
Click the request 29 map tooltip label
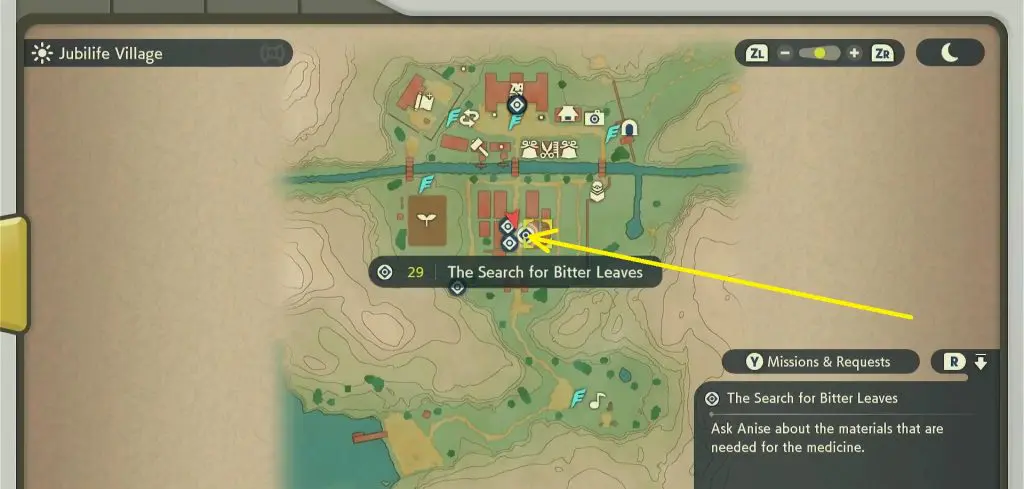tap(515, 272)
